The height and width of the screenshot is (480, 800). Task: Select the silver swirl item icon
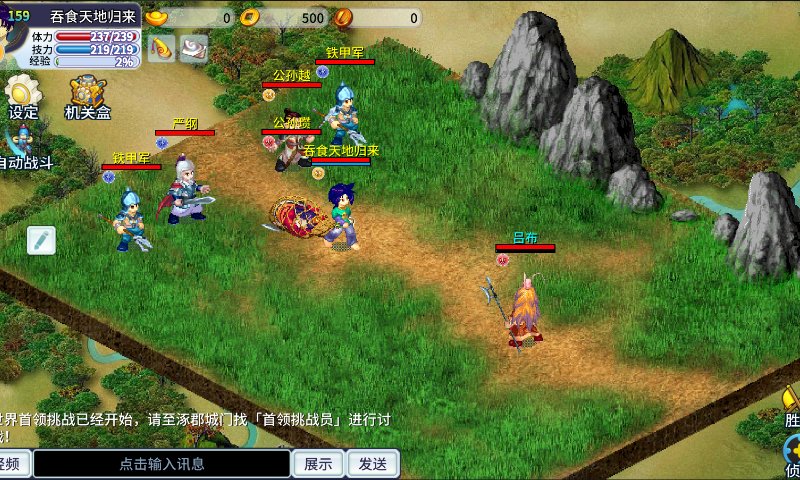193,47
